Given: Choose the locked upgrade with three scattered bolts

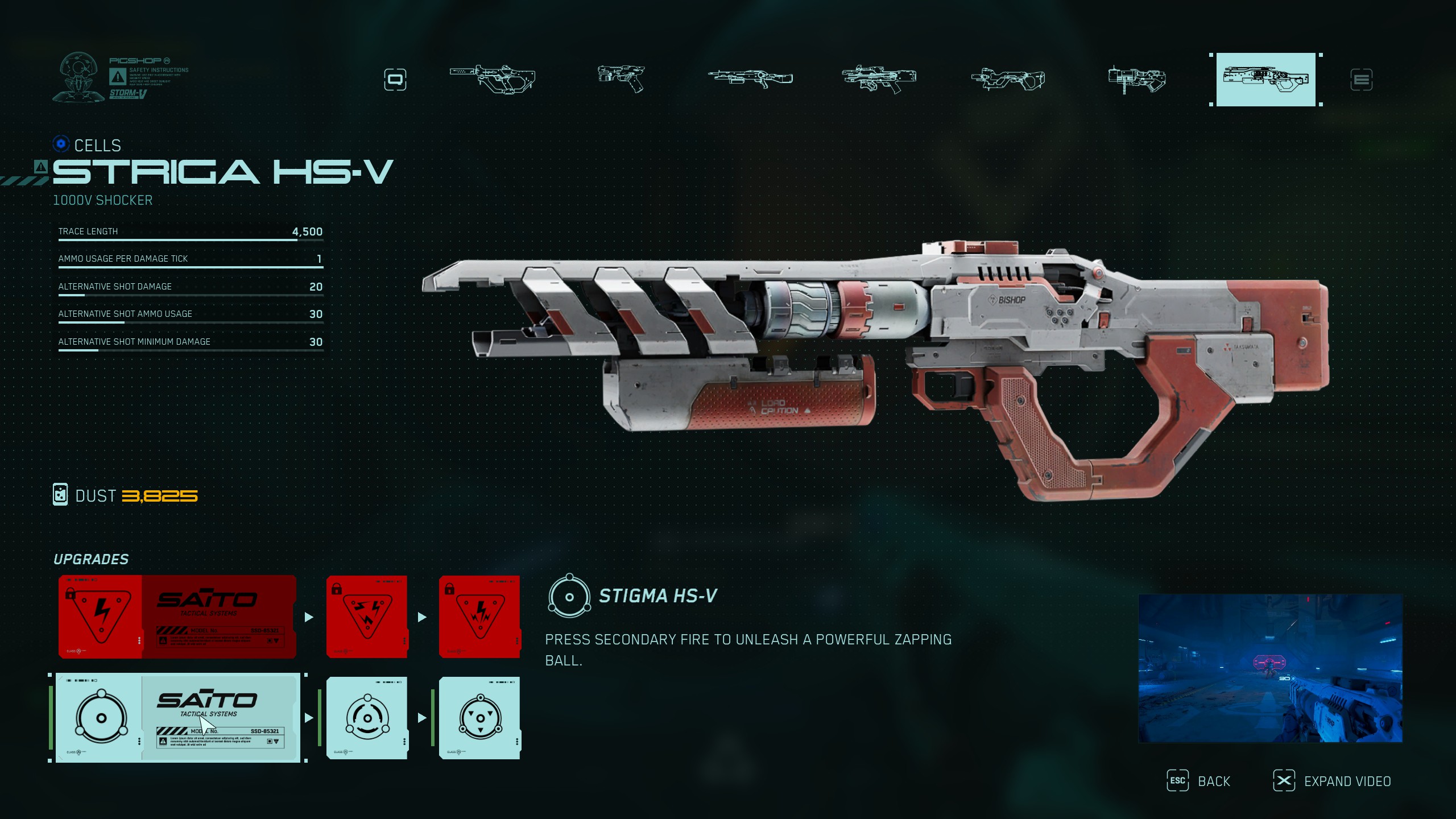Looking at the screenshot, I should tap(367, 617).
